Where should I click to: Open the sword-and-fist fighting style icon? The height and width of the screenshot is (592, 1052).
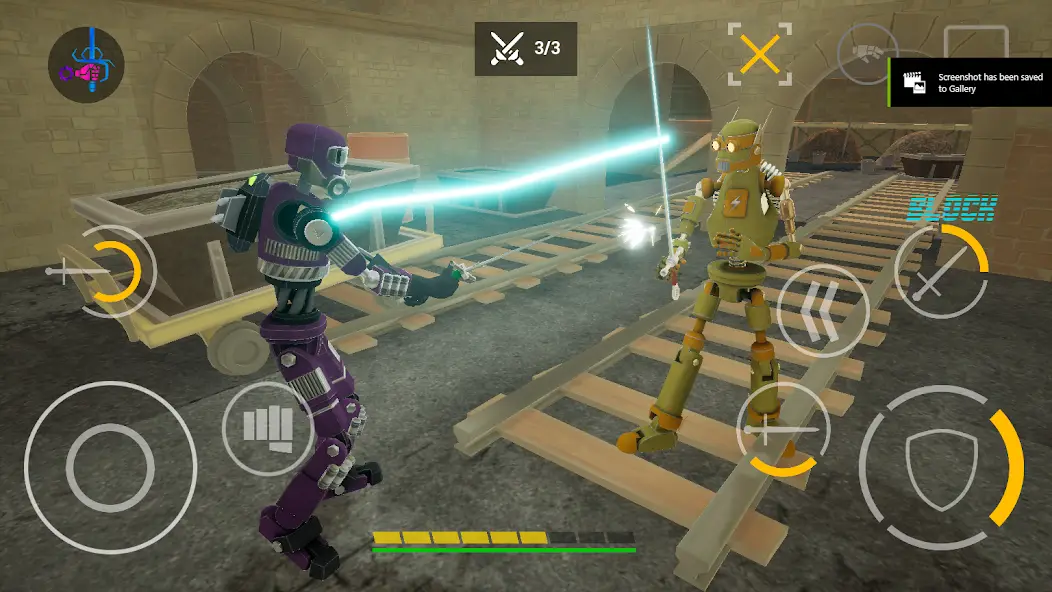coord(86,65)
